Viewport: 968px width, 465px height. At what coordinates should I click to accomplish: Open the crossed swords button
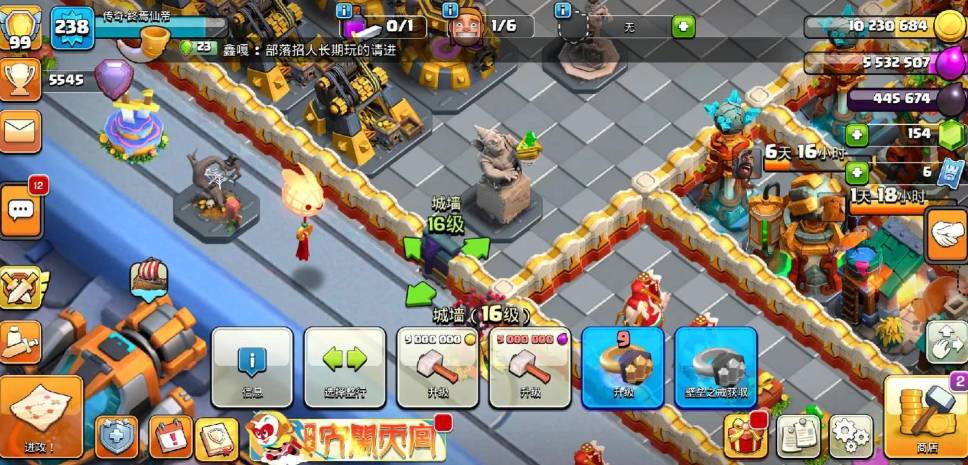tap(20, 289)
